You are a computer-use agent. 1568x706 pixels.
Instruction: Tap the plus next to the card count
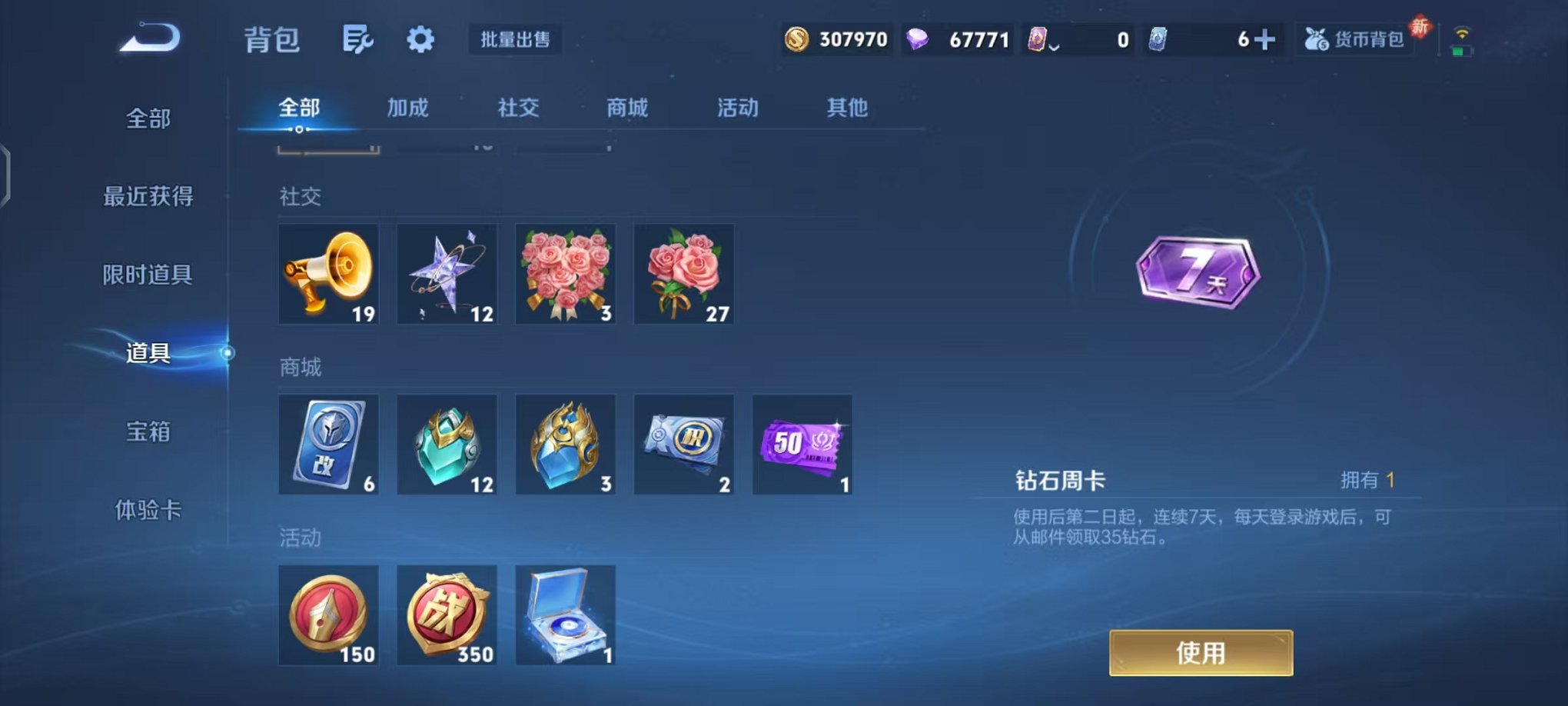click(x=1265, y=38)
